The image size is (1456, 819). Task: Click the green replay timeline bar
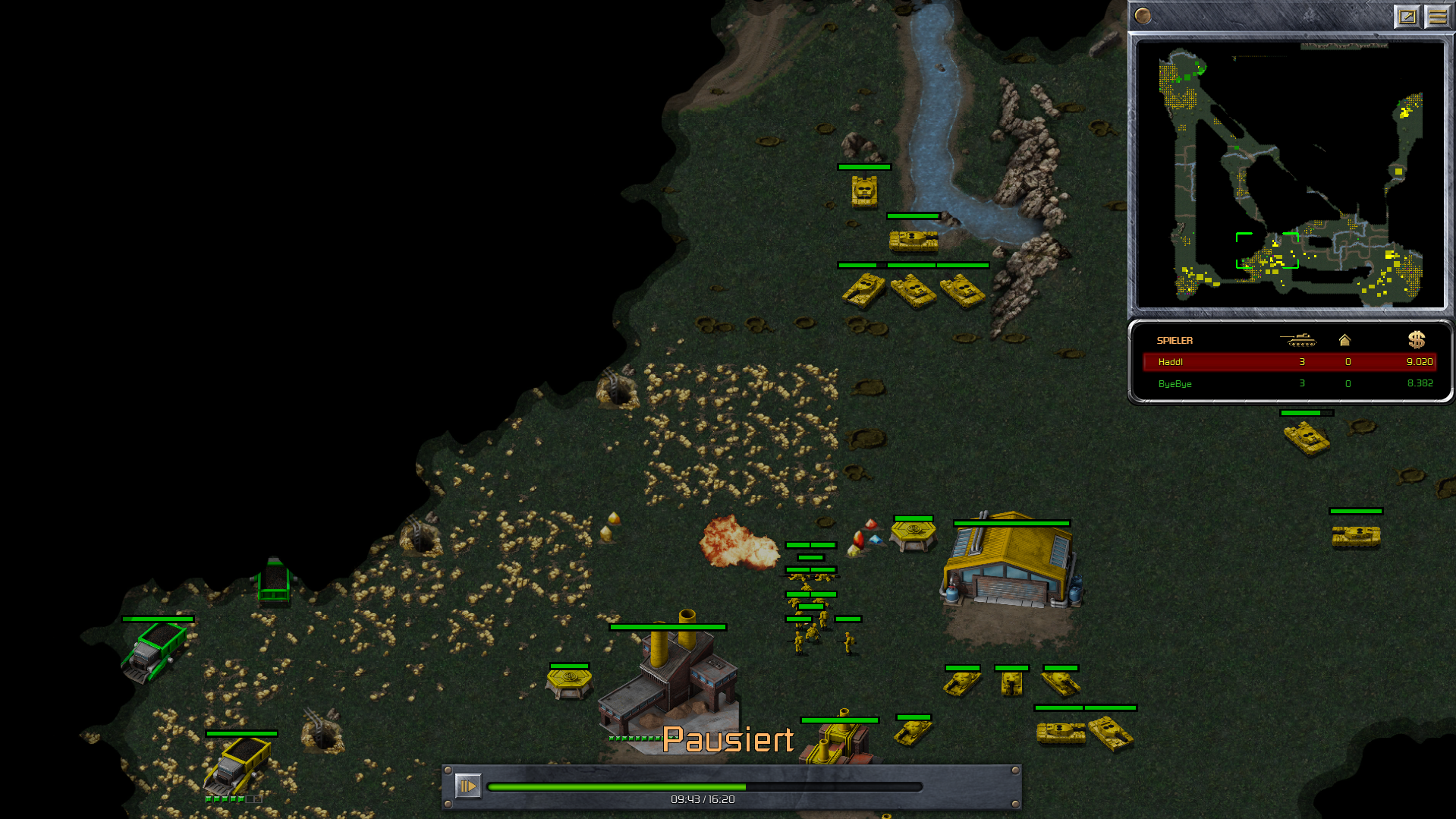(x=704, y=787)
